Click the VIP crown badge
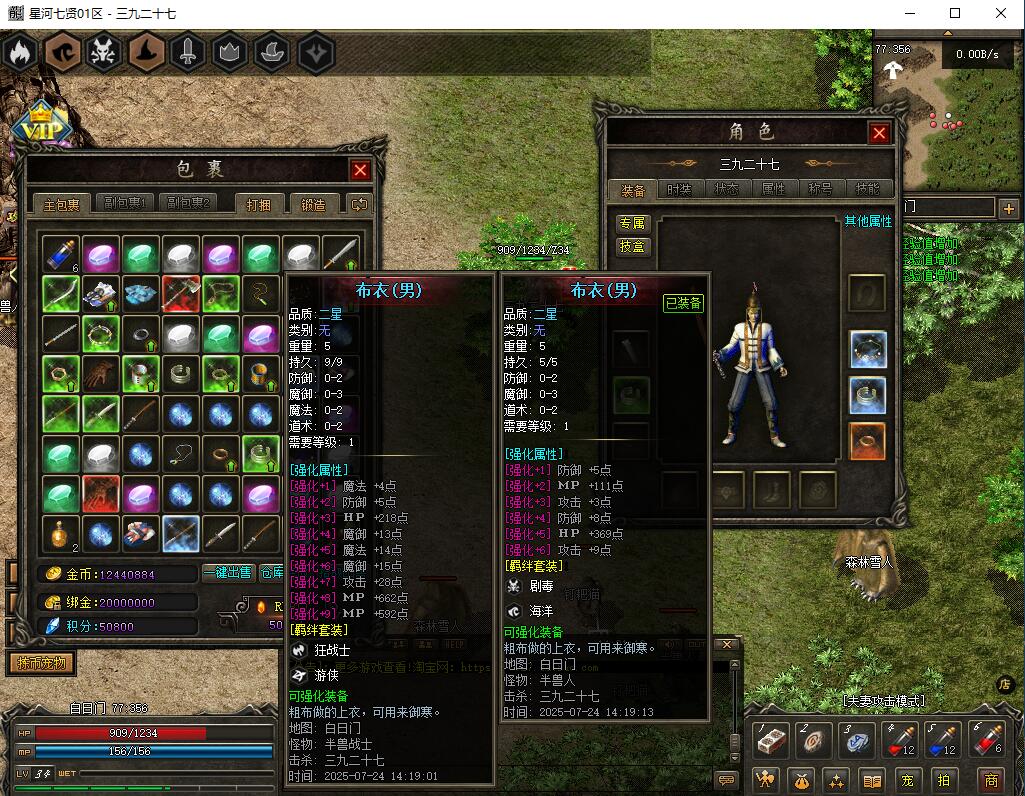 [x=40, y=126]
